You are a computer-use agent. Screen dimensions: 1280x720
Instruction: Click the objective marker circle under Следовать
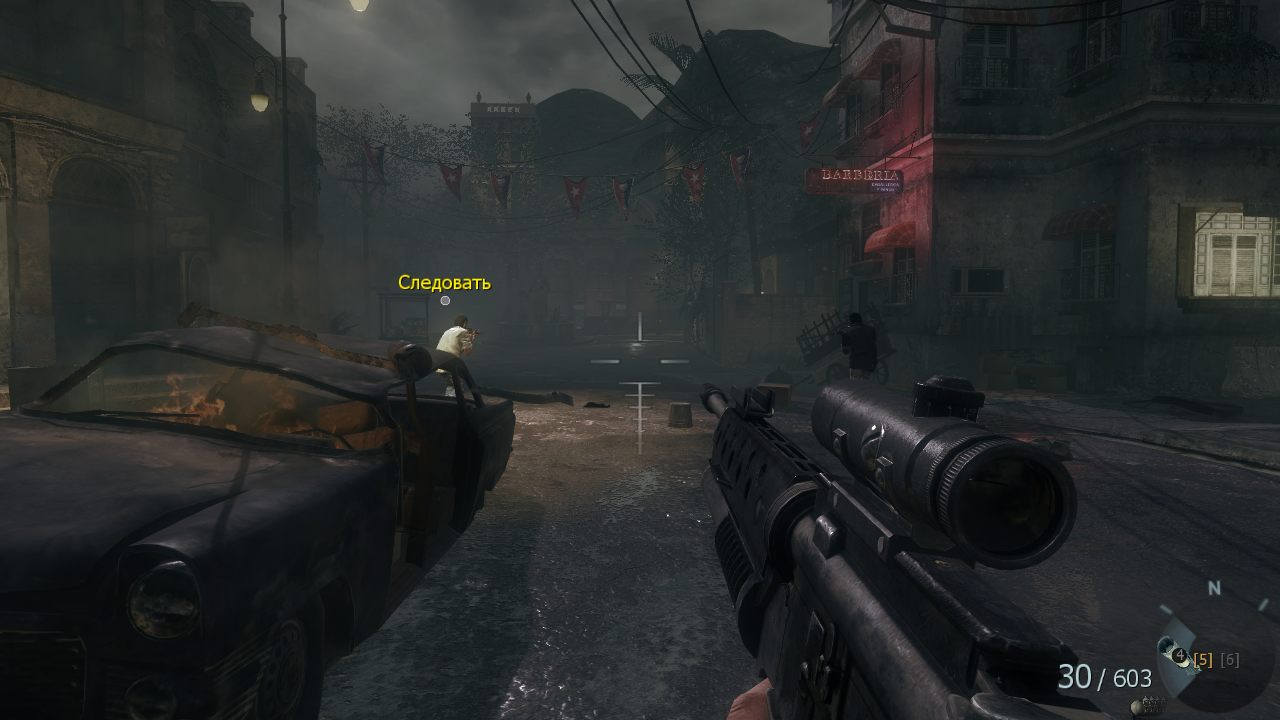click(444, 300)
